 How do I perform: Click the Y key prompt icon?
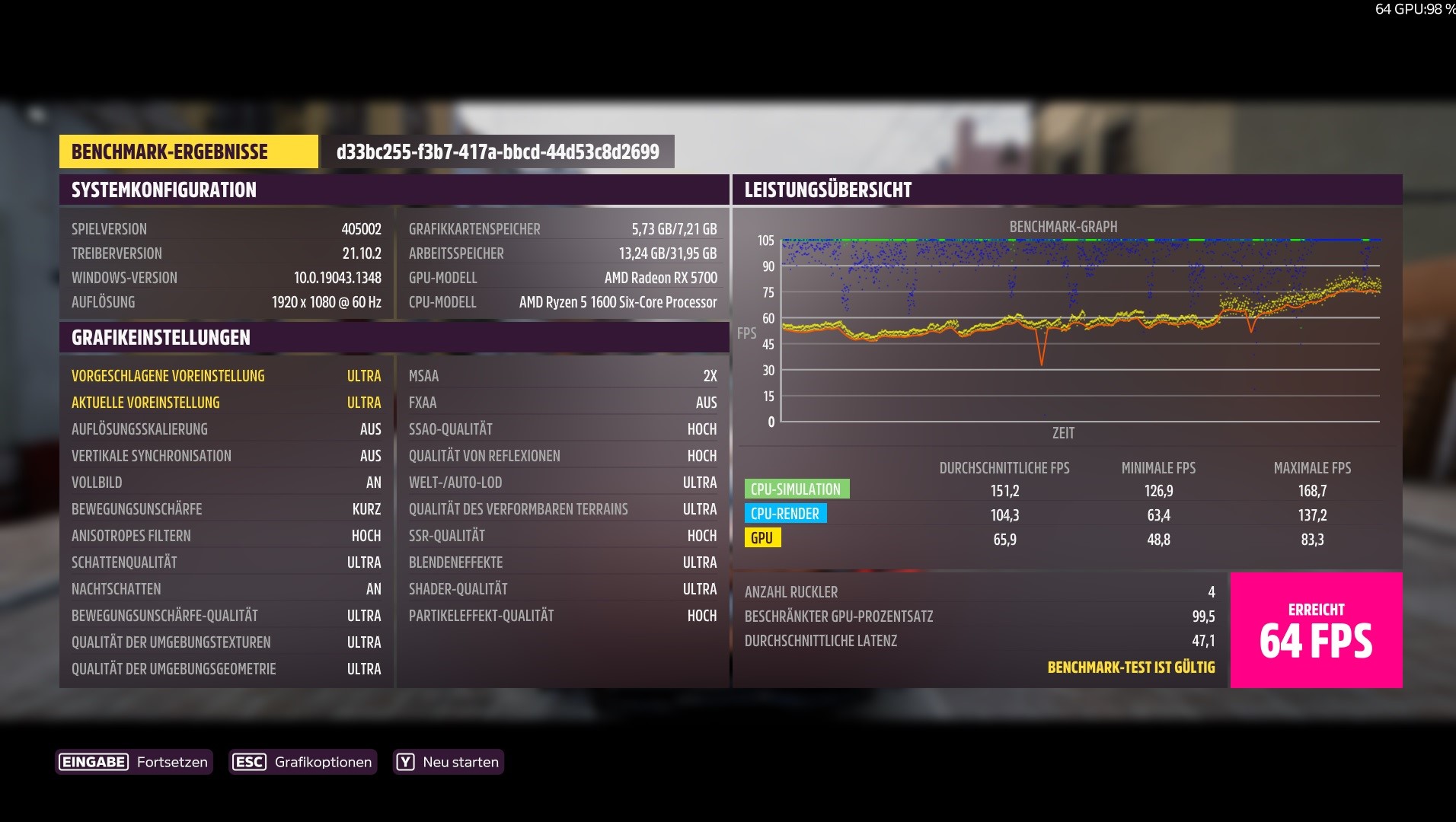(404, 762)
